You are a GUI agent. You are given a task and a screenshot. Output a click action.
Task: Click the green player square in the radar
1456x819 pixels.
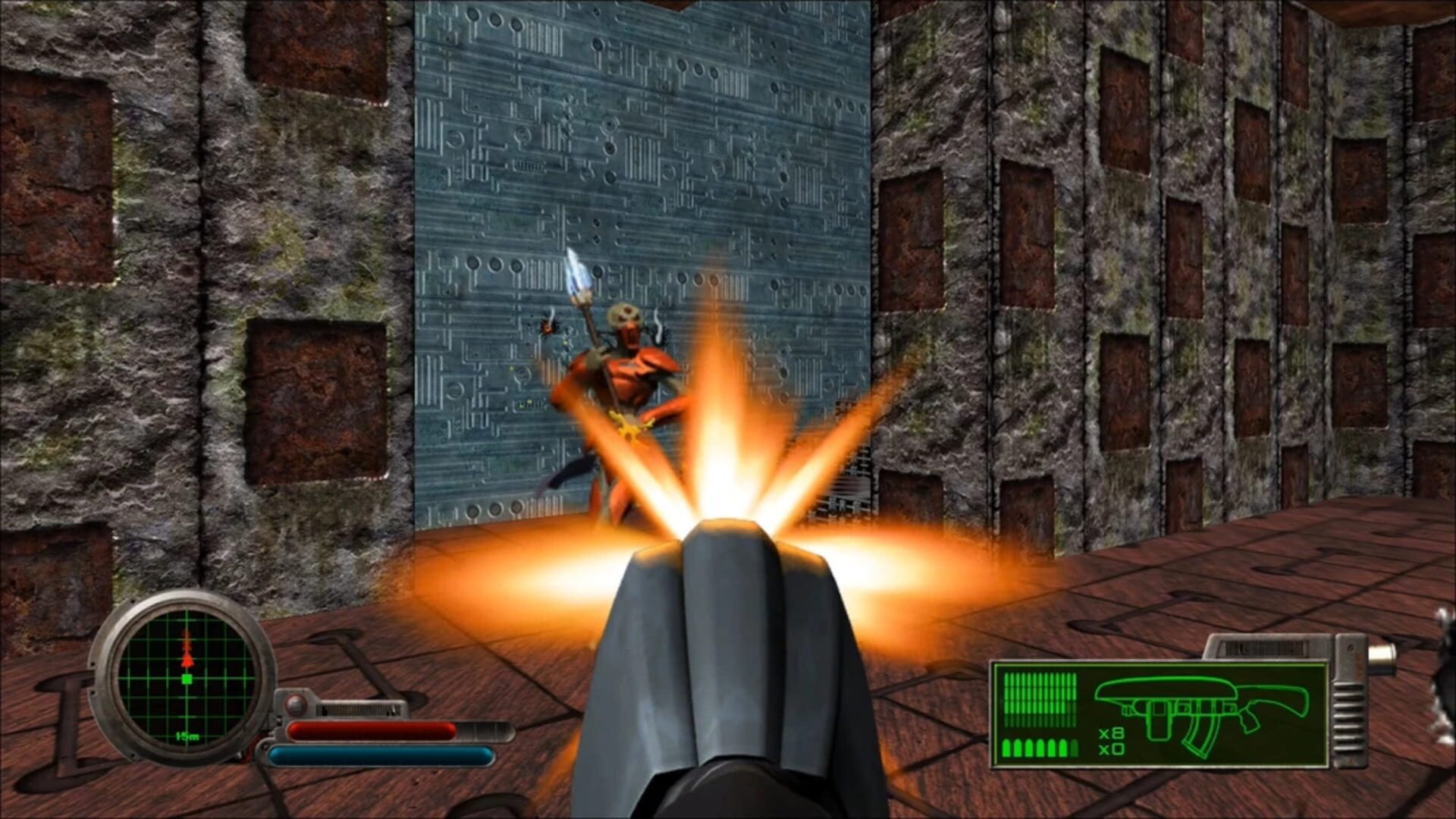[x=186, y=679]
